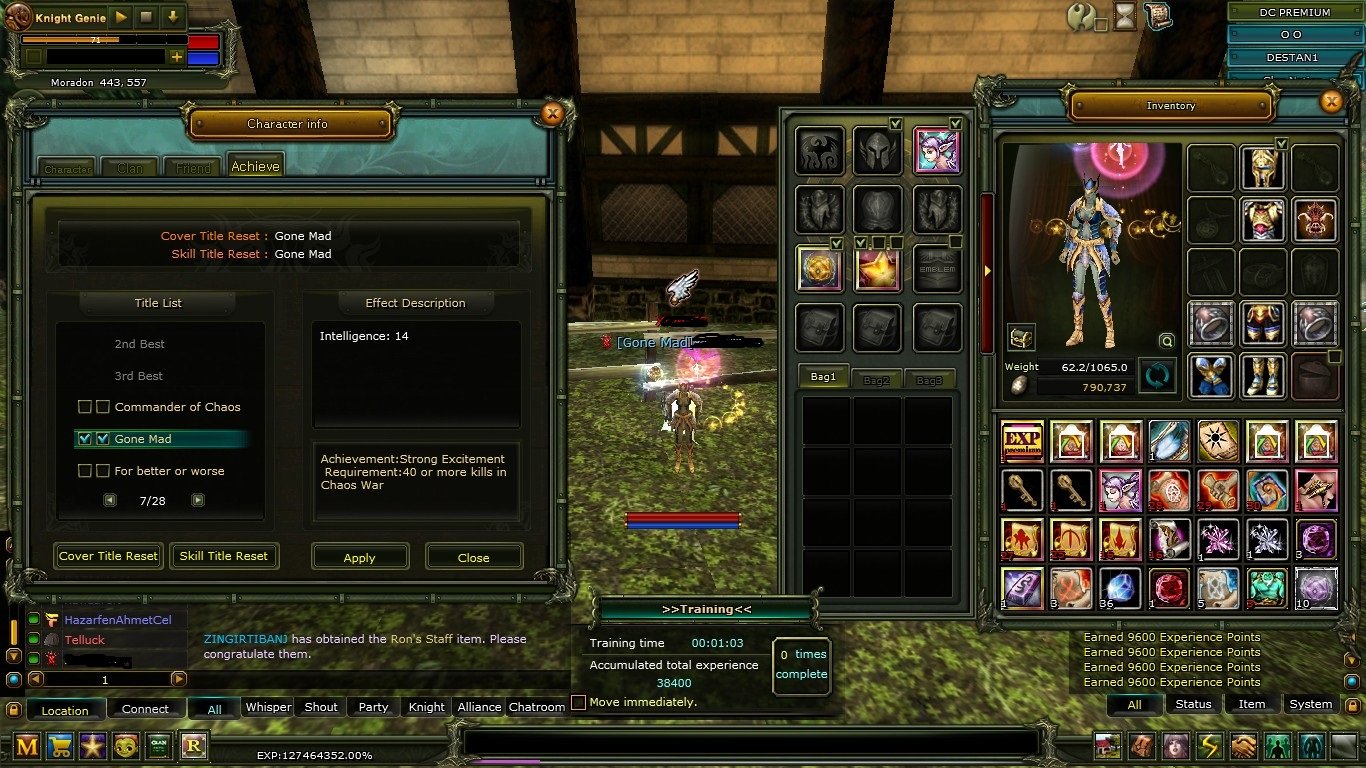Viewport: 1366px width, 768px height.
Task: Select the Commander of Chaos title
Action: pos(177,407)
